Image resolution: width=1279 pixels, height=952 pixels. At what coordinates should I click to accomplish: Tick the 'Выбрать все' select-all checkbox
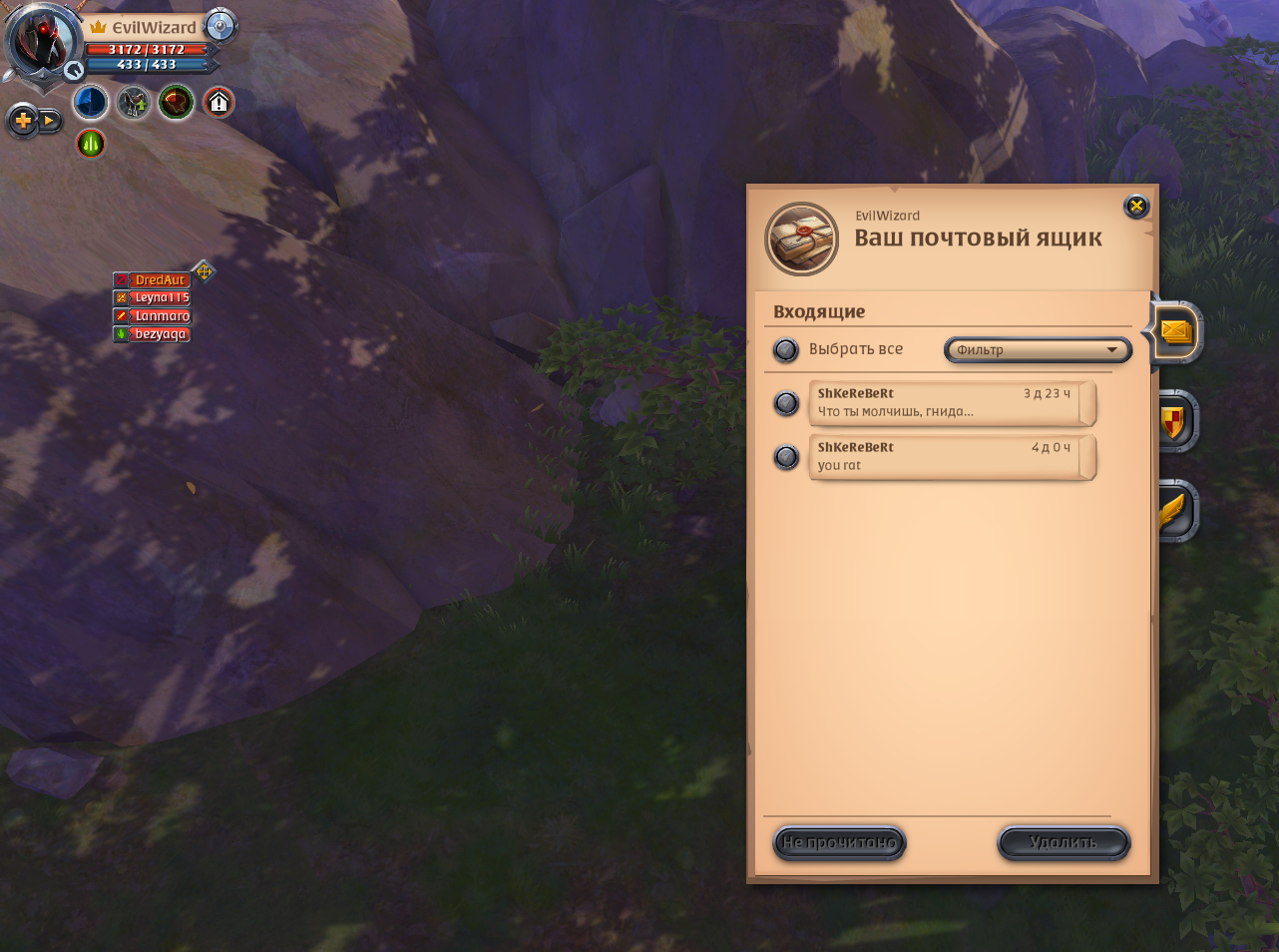tap(786, 350)
